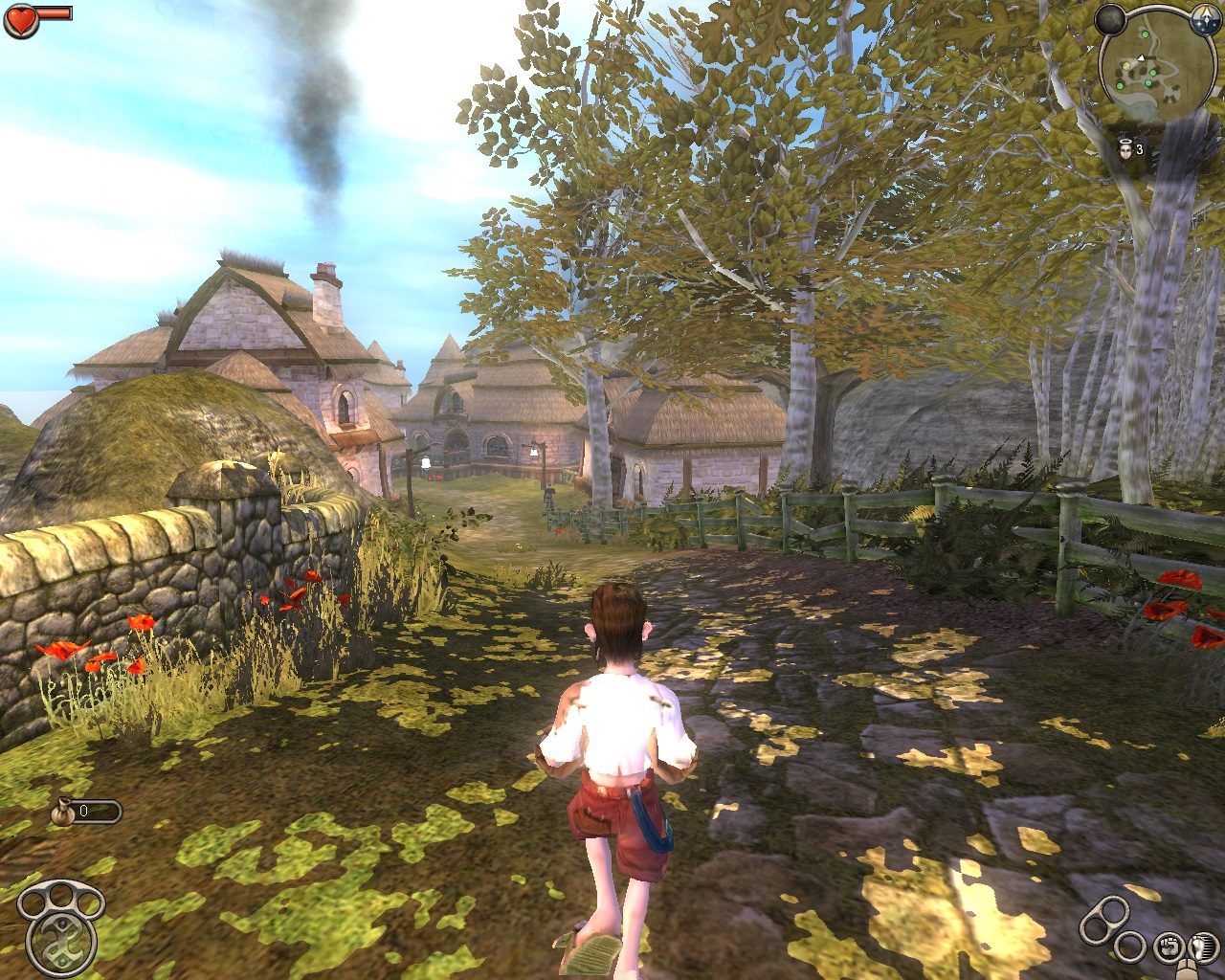Select the fist attack action icon

(1168, 947)
